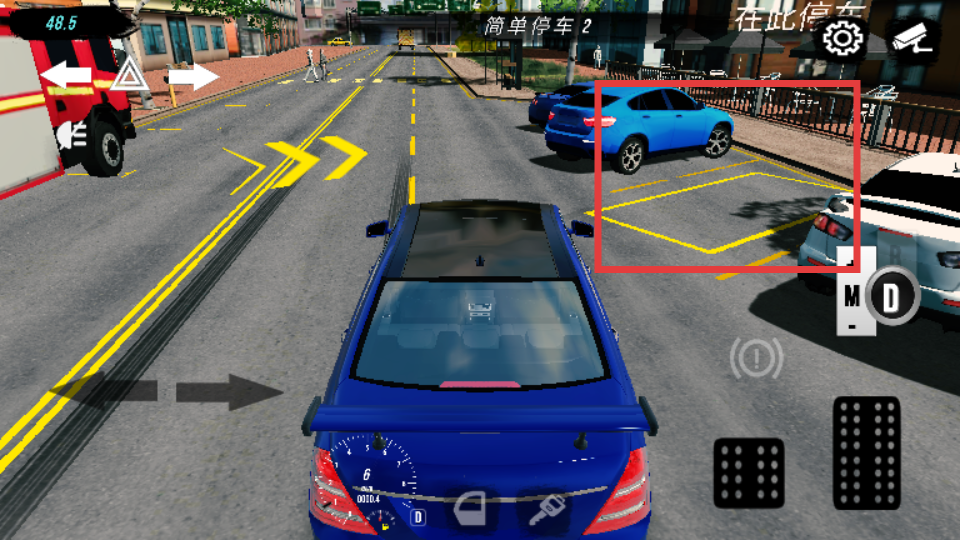Step on the brake pedal
Image resolution: width=960 pixels, height=540 pixels.
tap(749, 472)
